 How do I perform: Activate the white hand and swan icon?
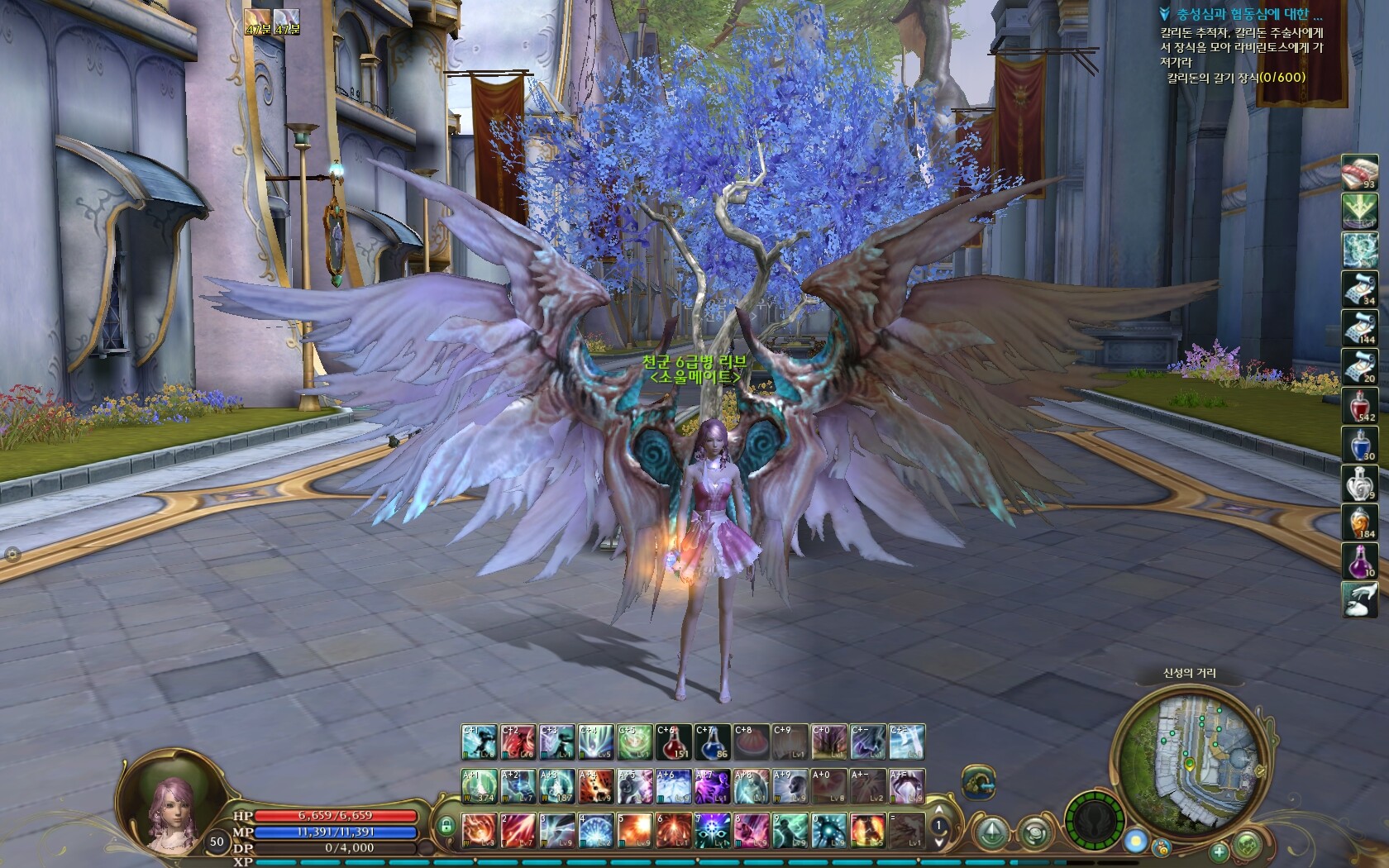click(x=1358, y=599)
